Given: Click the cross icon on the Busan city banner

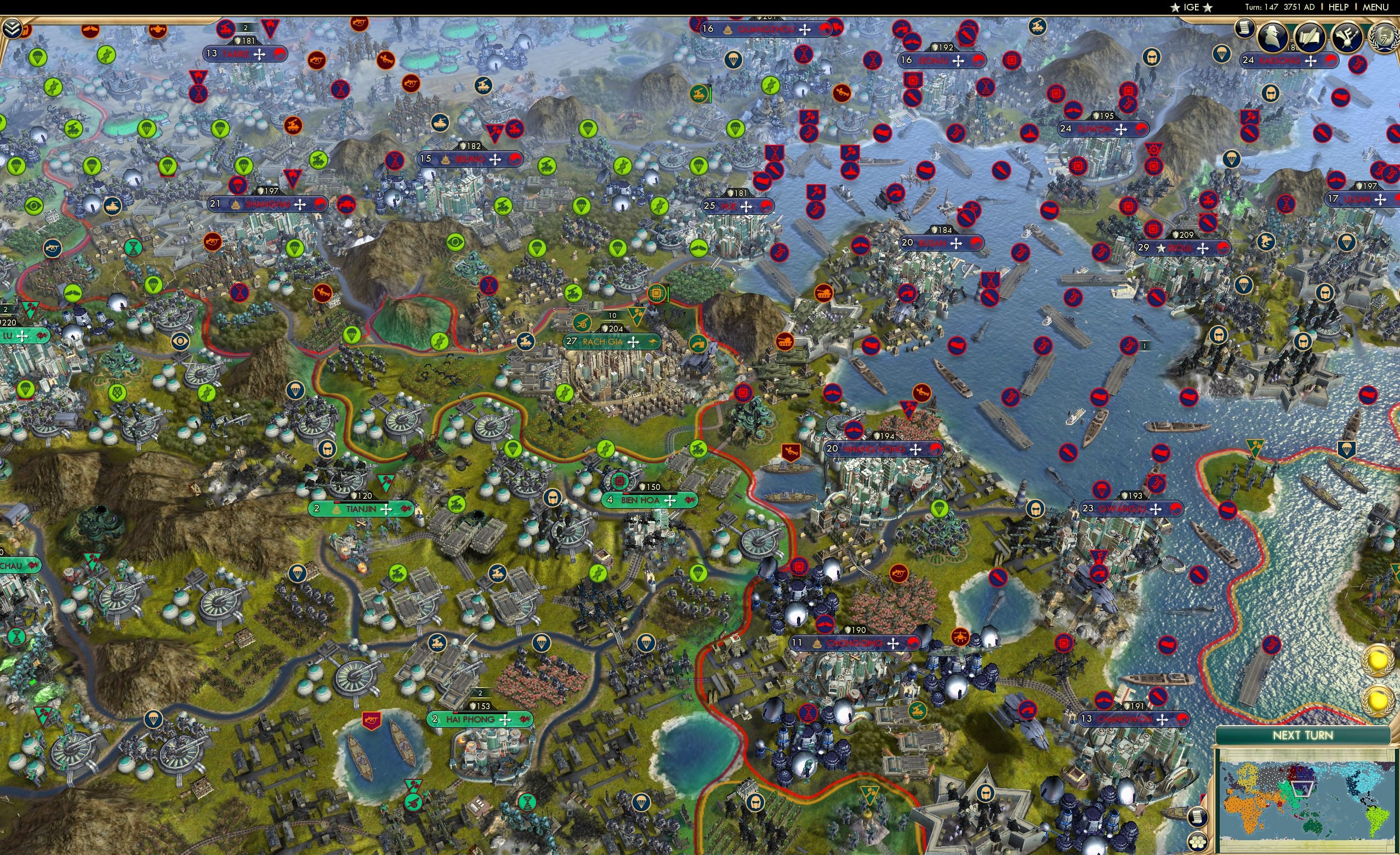Looking at the screenshot, I should [956, 244].
